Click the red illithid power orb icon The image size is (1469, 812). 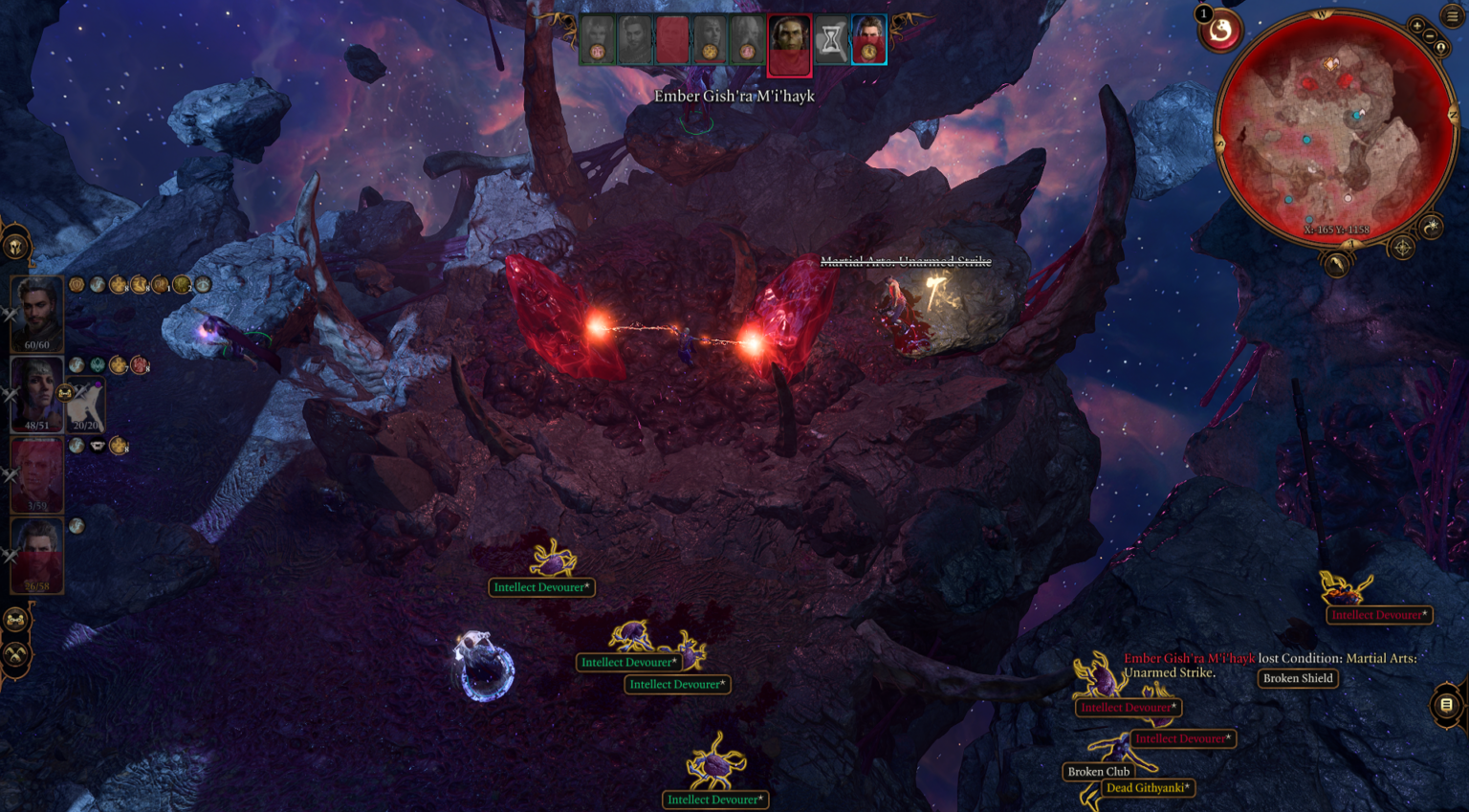coord(1220,32)
